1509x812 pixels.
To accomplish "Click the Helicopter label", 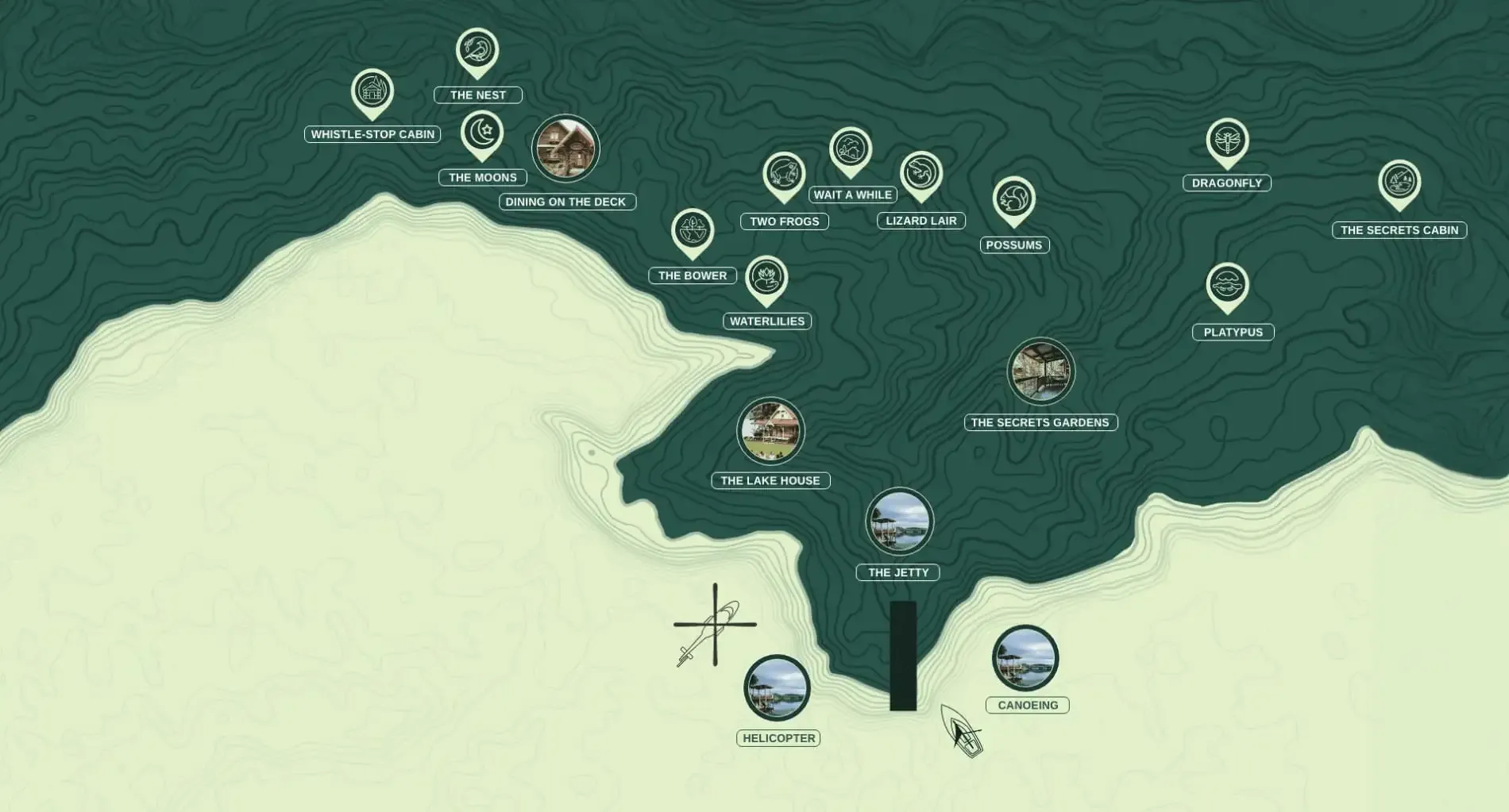I will click(x=779, y=737).
